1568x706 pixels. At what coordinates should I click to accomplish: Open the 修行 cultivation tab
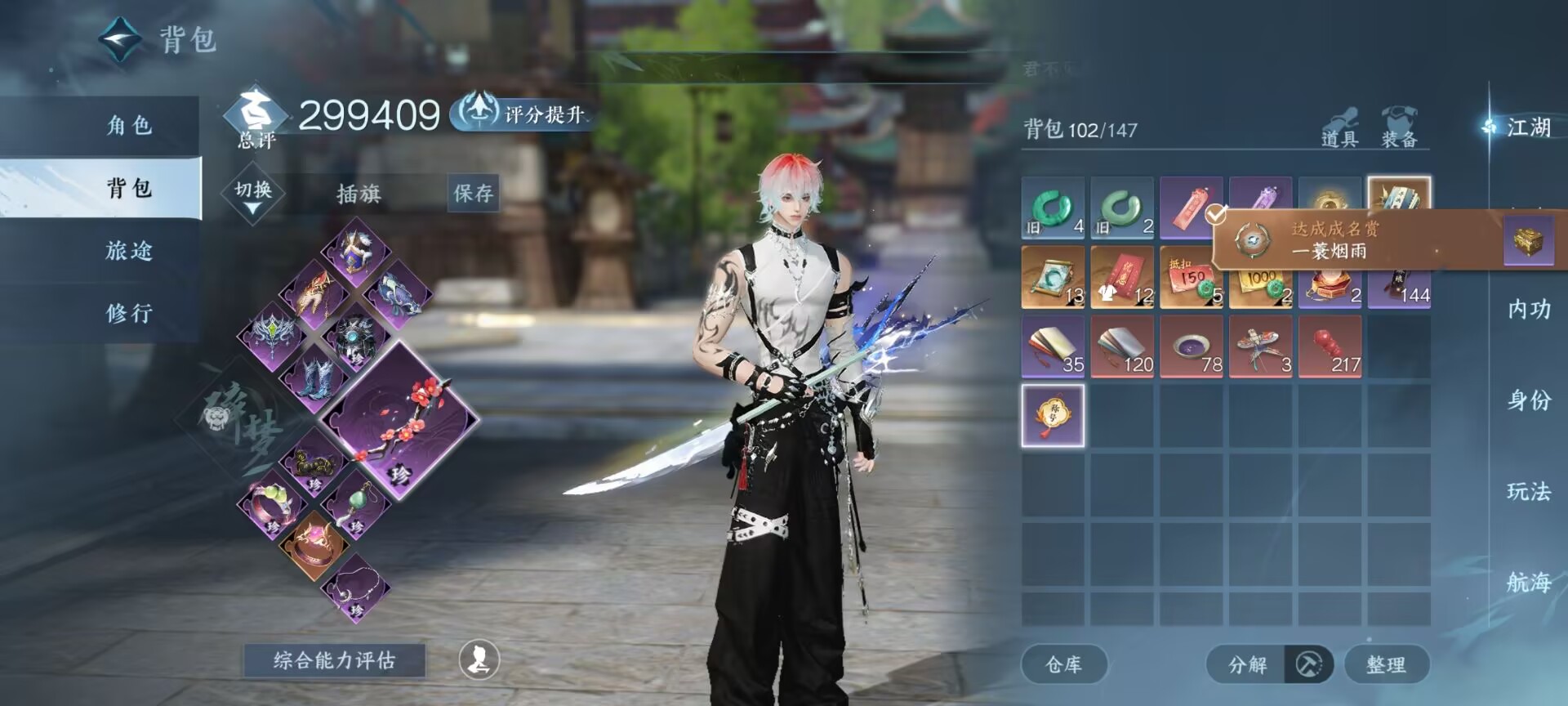[x=129, y=313]
